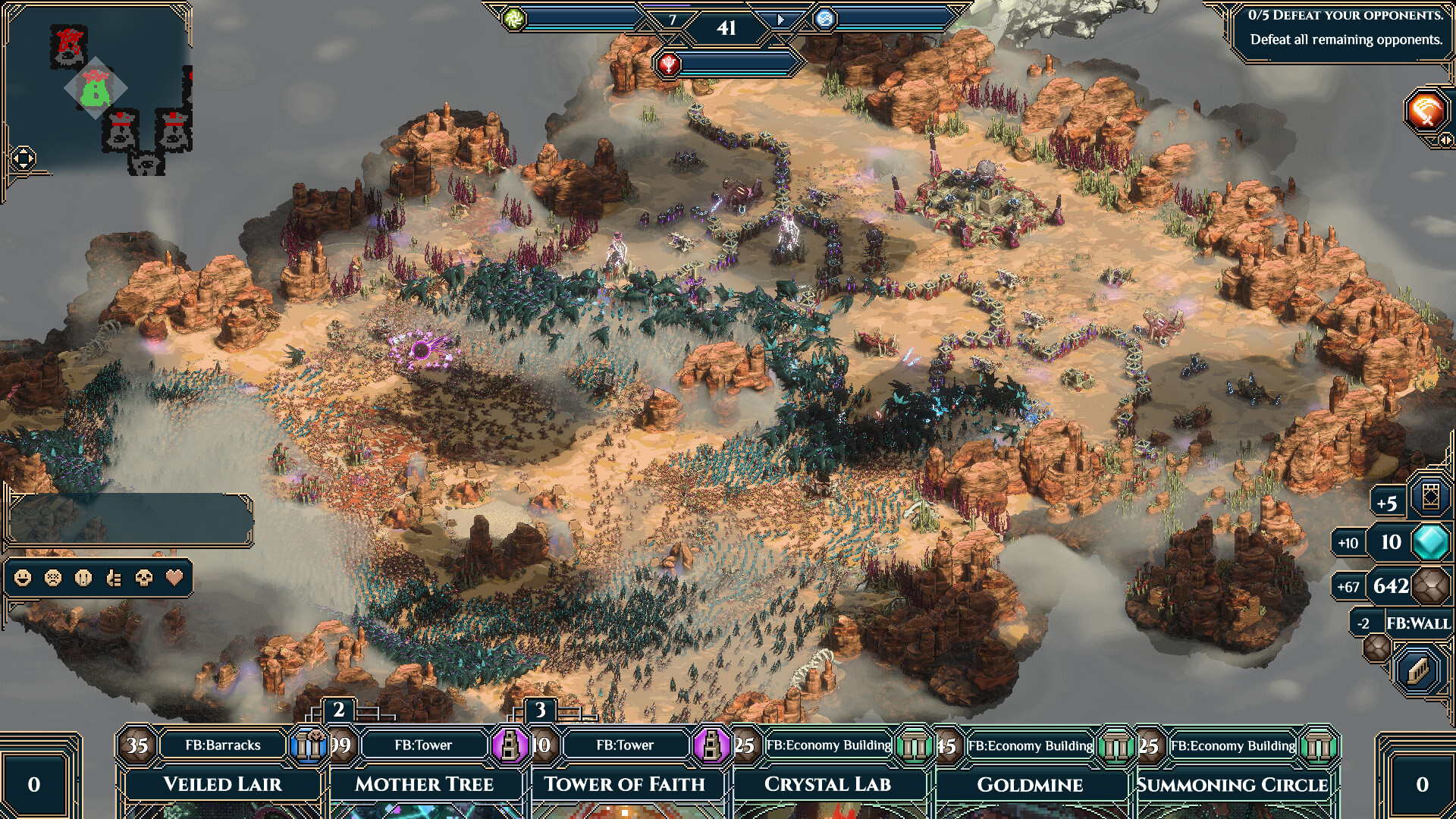Toggle the thumbs-up emote
The image size is (1456, 819).
click(112, 578)
